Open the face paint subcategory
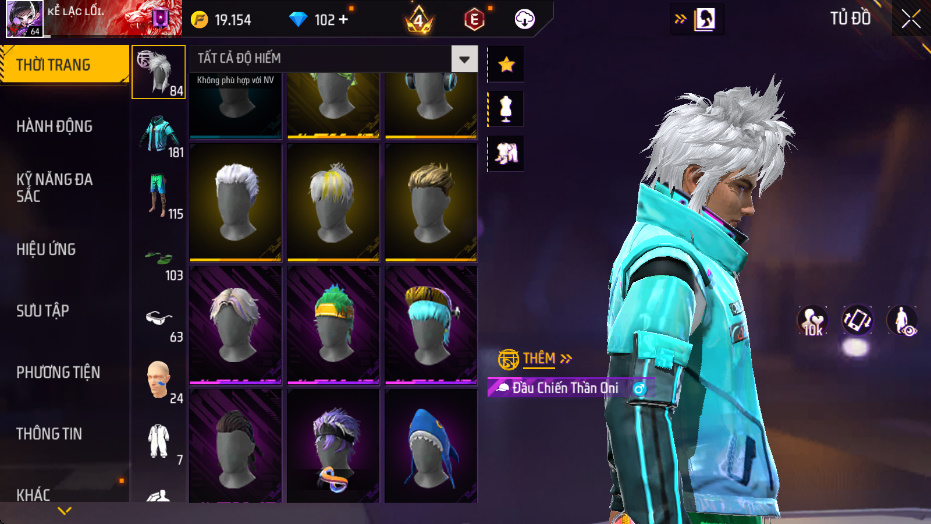 coord(158,380)
